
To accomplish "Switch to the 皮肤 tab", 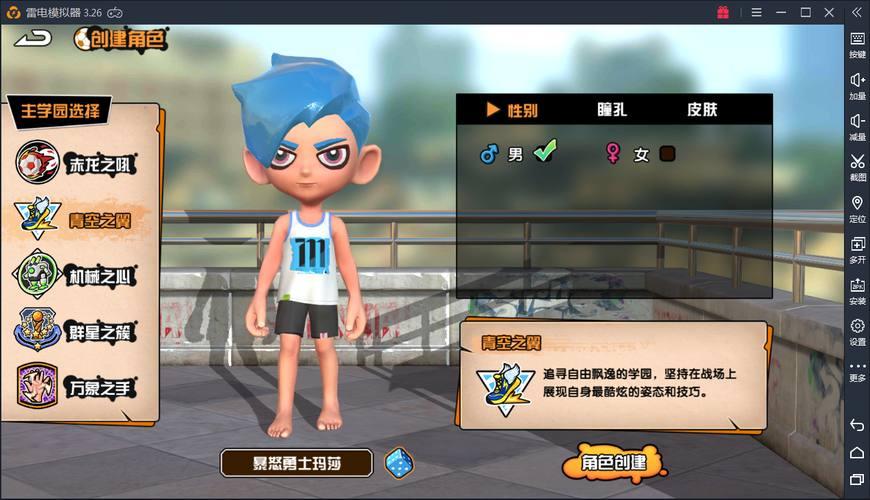I will coord(701,110).
